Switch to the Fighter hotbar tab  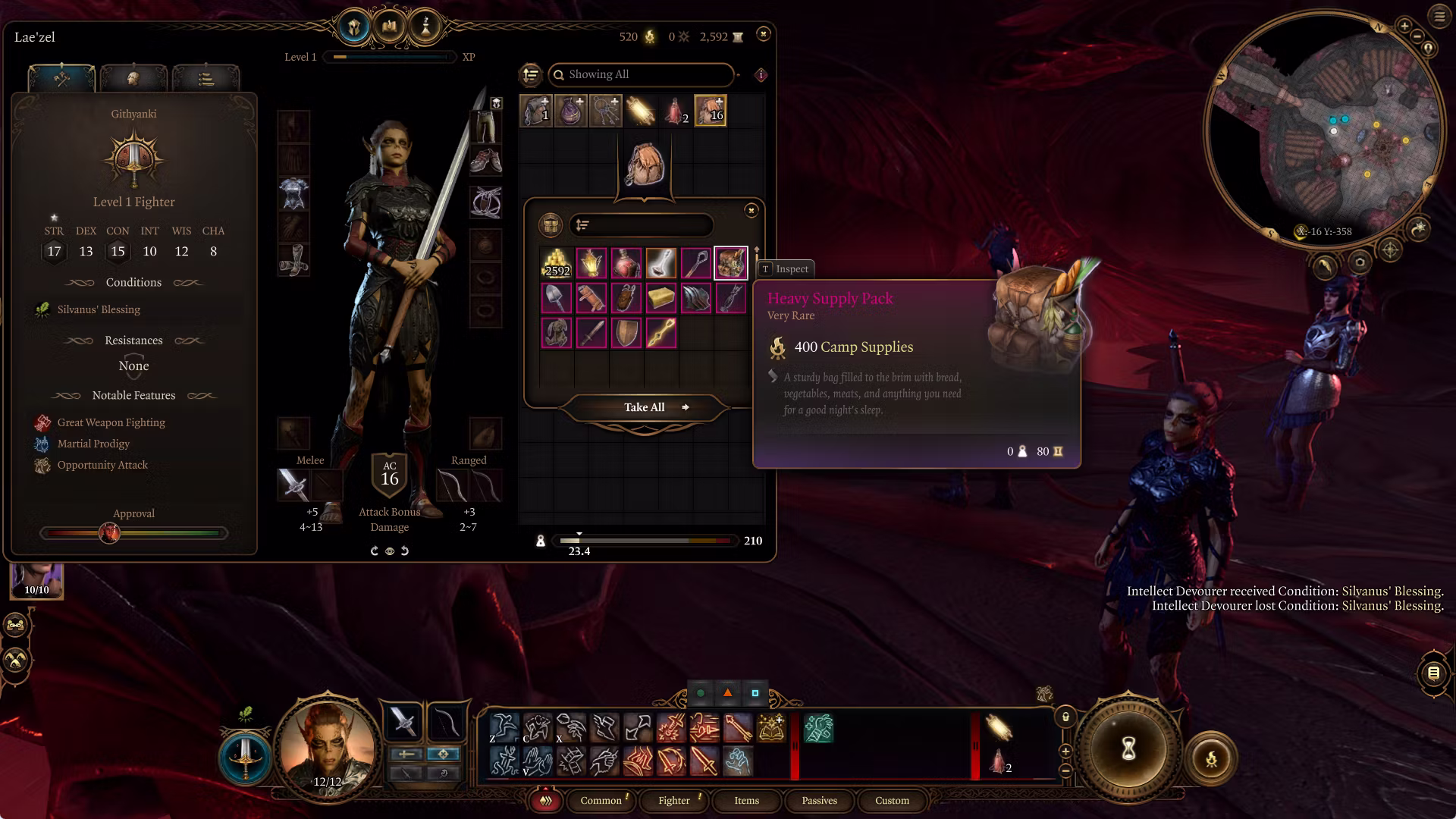[673, 800]
